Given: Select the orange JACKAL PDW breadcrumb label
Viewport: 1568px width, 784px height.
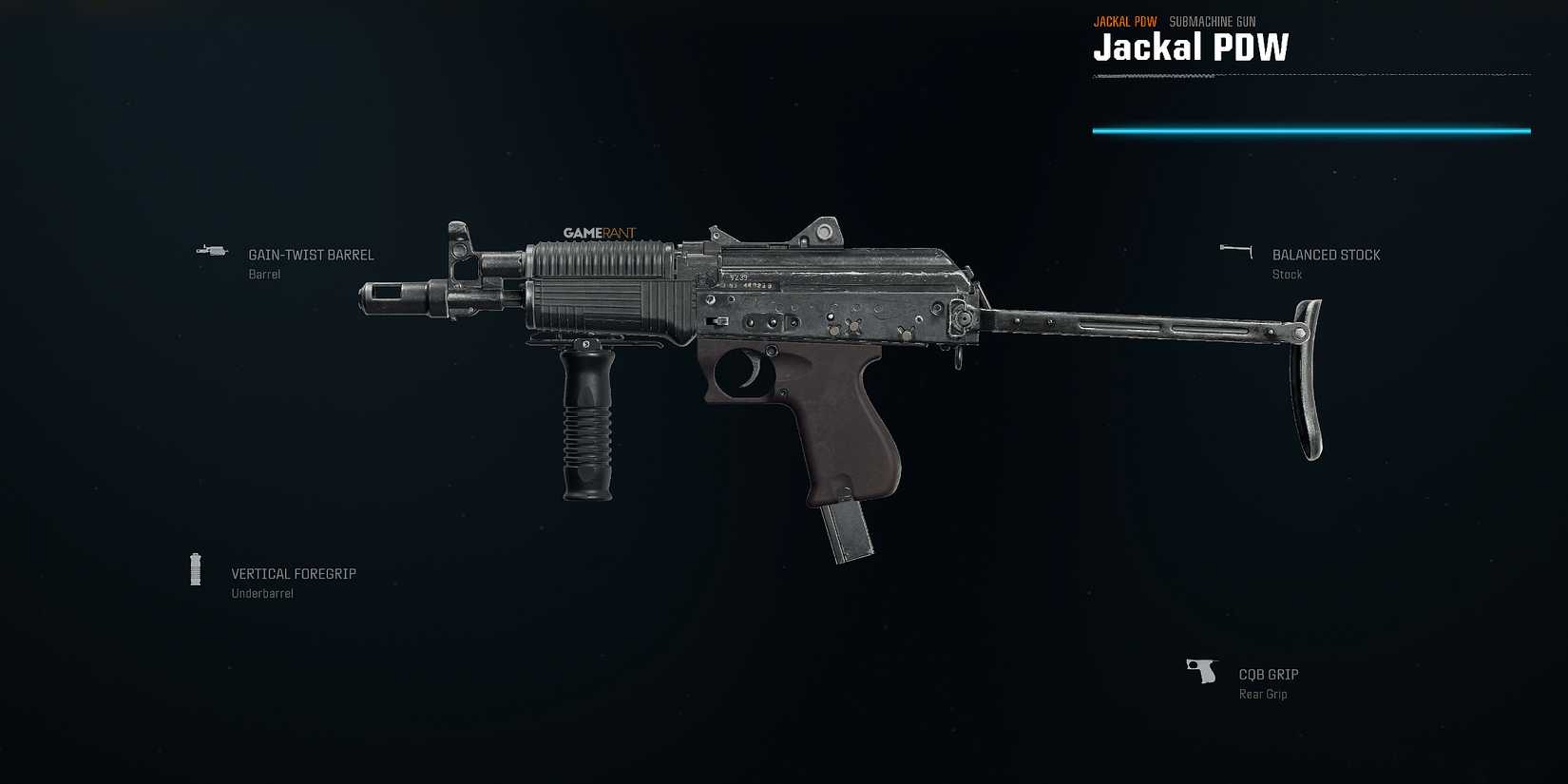Looking at the screenshot, I should click(1126, 20).
